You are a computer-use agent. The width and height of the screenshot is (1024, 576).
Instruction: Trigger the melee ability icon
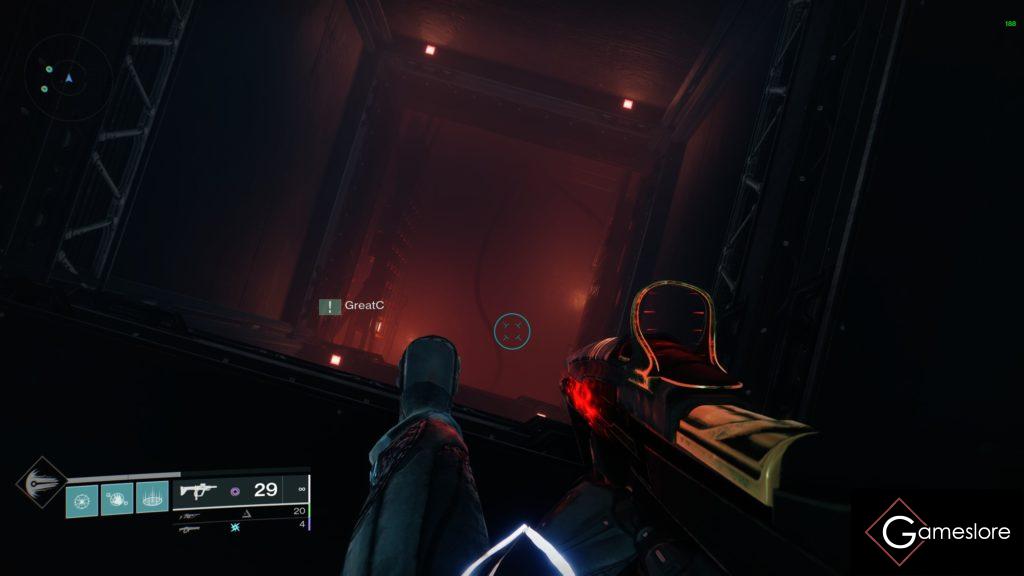(x=117, y=496)
